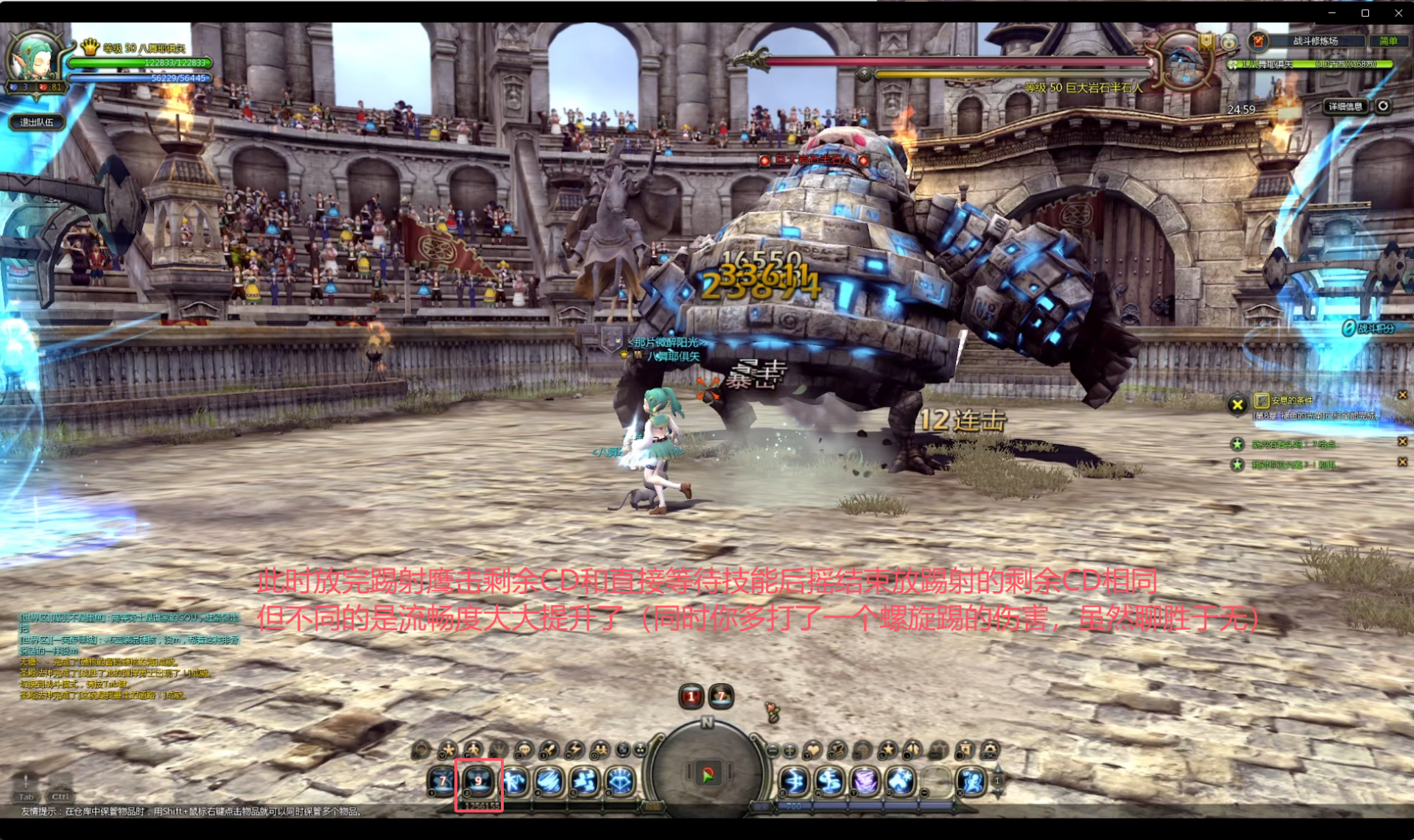
Task: Click the lightning bolt menu icon
Action: pyautogui.click(x=574, y=750)
